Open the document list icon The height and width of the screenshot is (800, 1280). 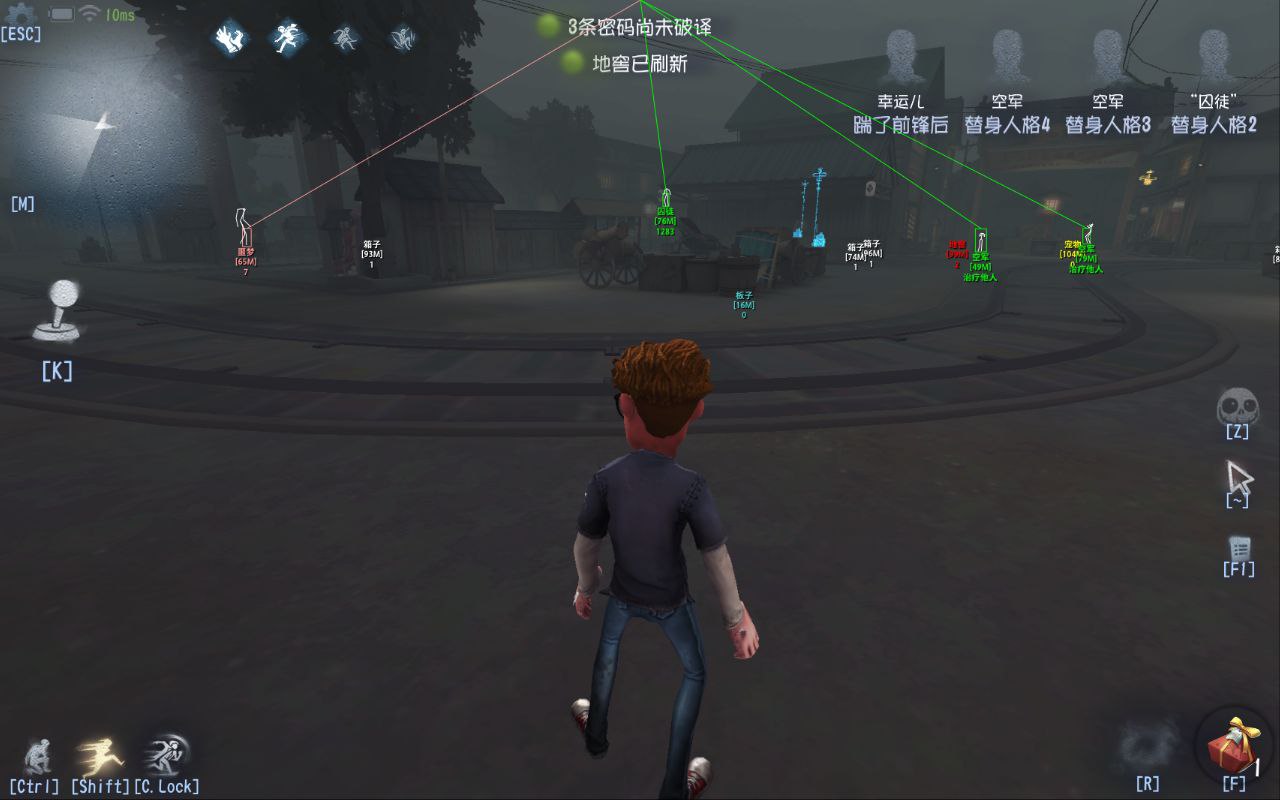(x=1240, y=549)
